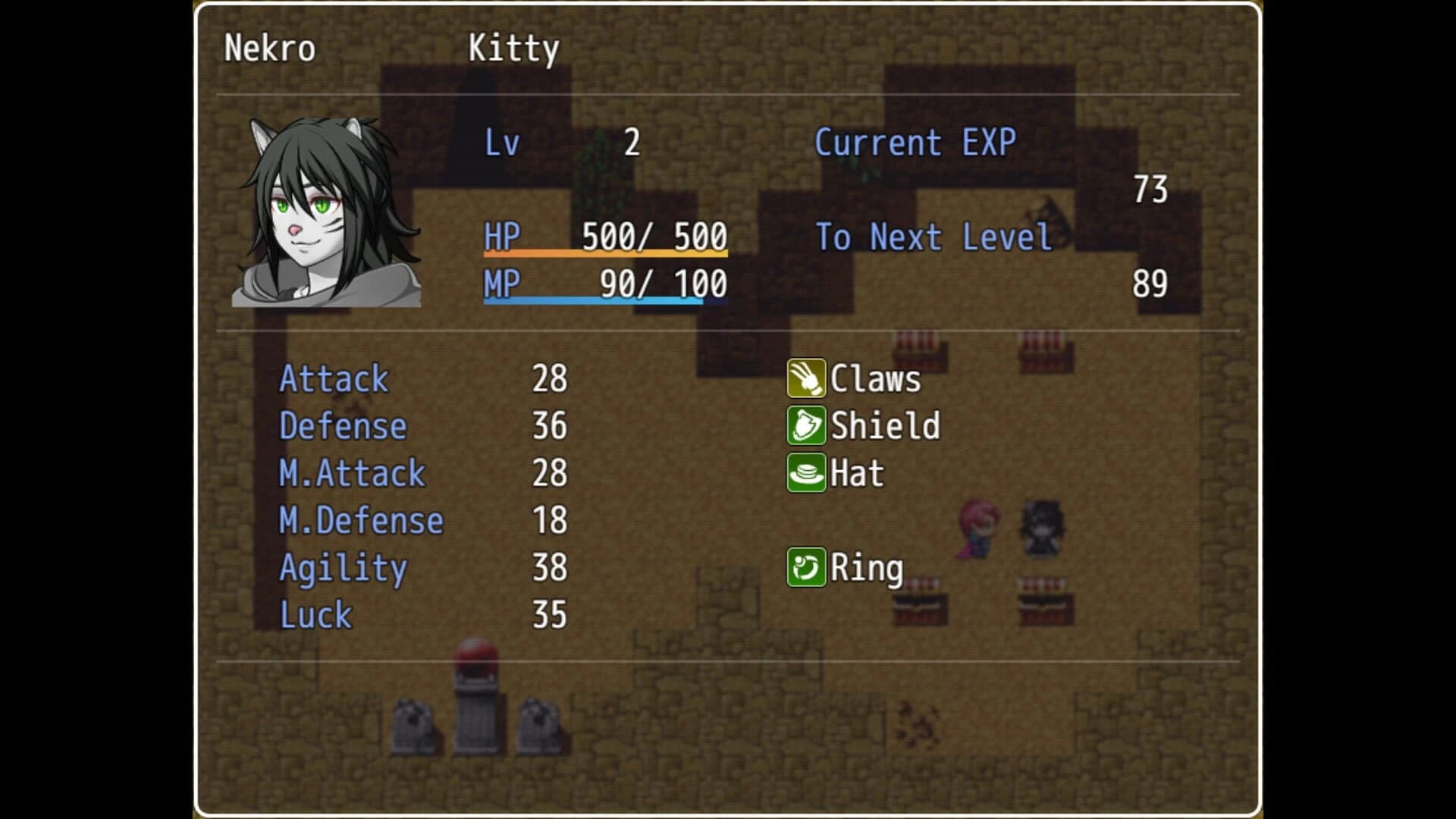Click the Ring accessory icon

(x=807, y=566)
